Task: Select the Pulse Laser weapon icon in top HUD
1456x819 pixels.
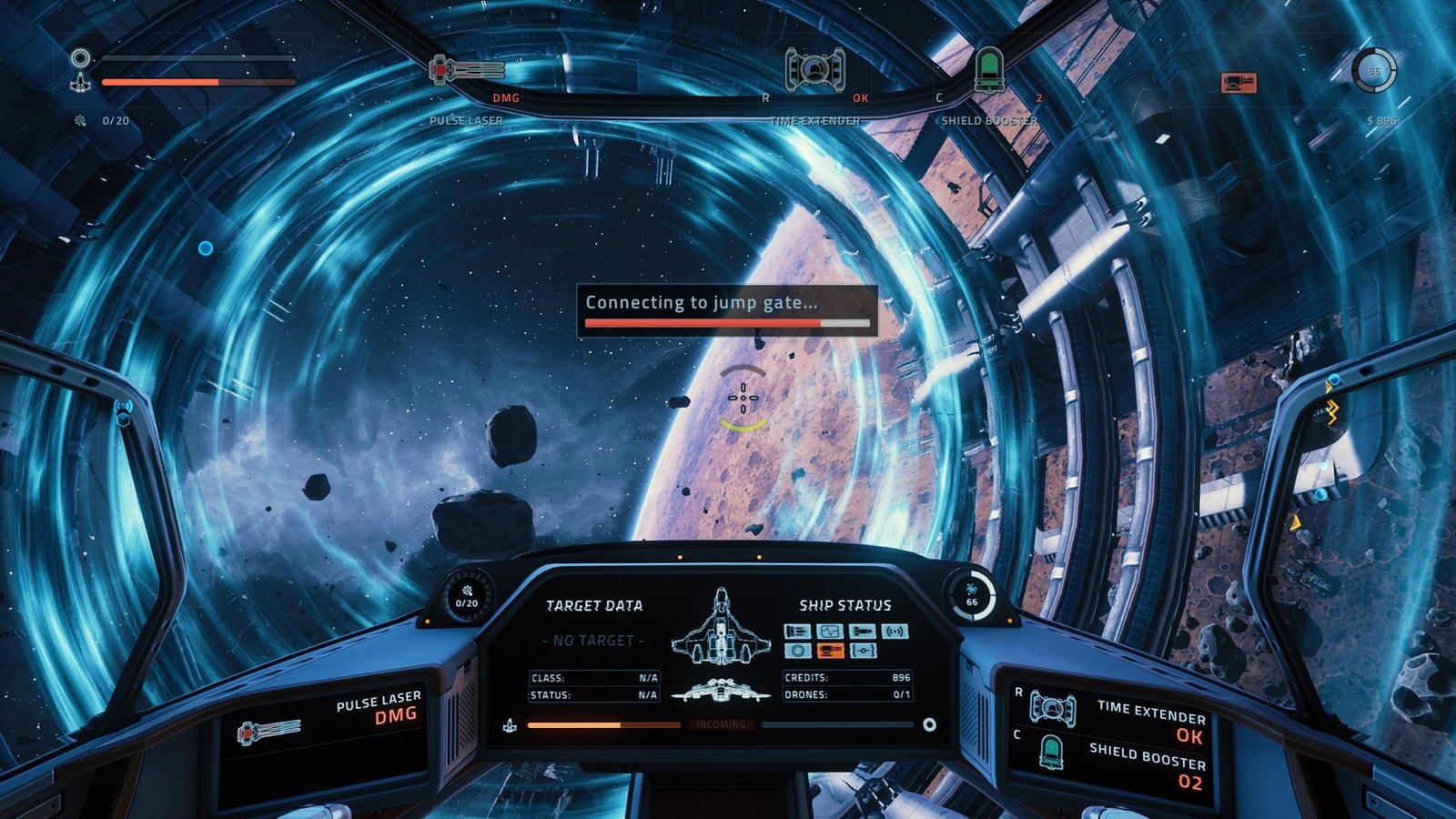Action: tap(467, 69)
